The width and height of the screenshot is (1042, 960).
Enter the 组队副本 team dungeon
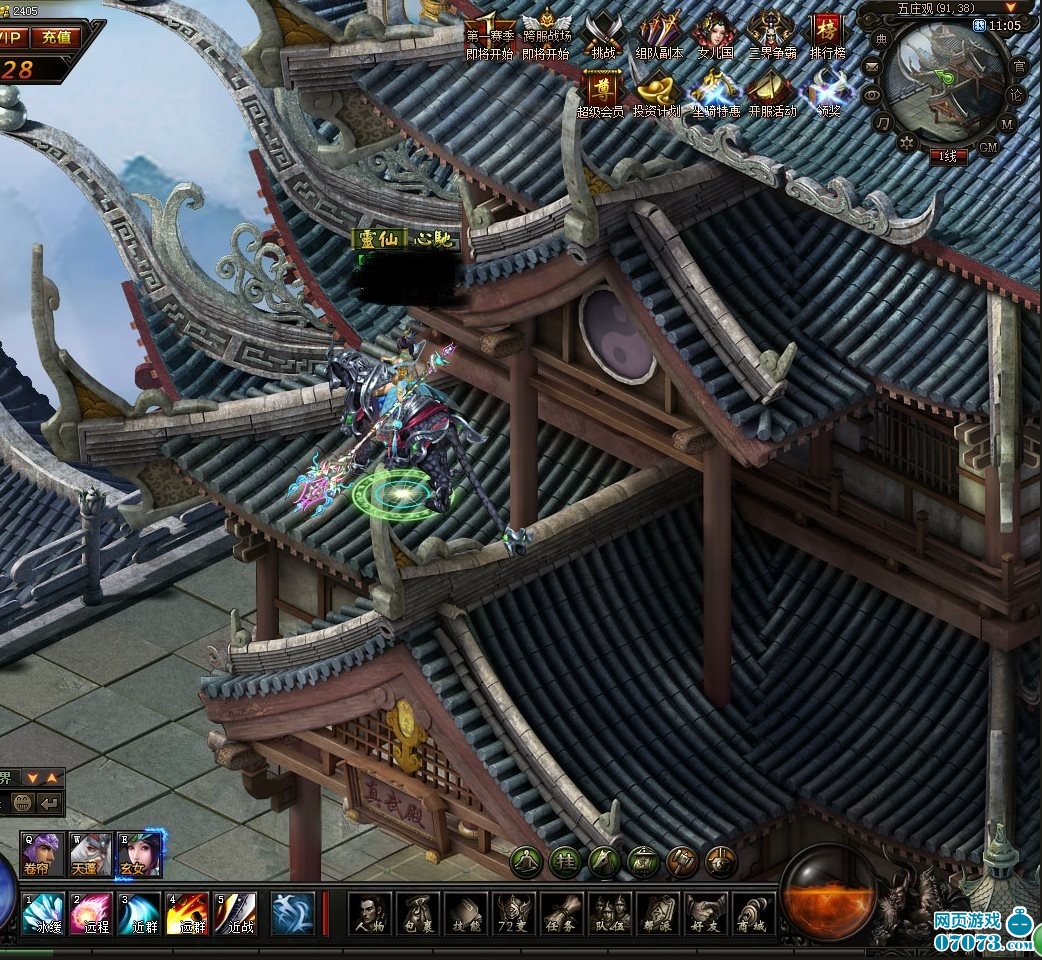pyautogui.click(x=659, y=35)
